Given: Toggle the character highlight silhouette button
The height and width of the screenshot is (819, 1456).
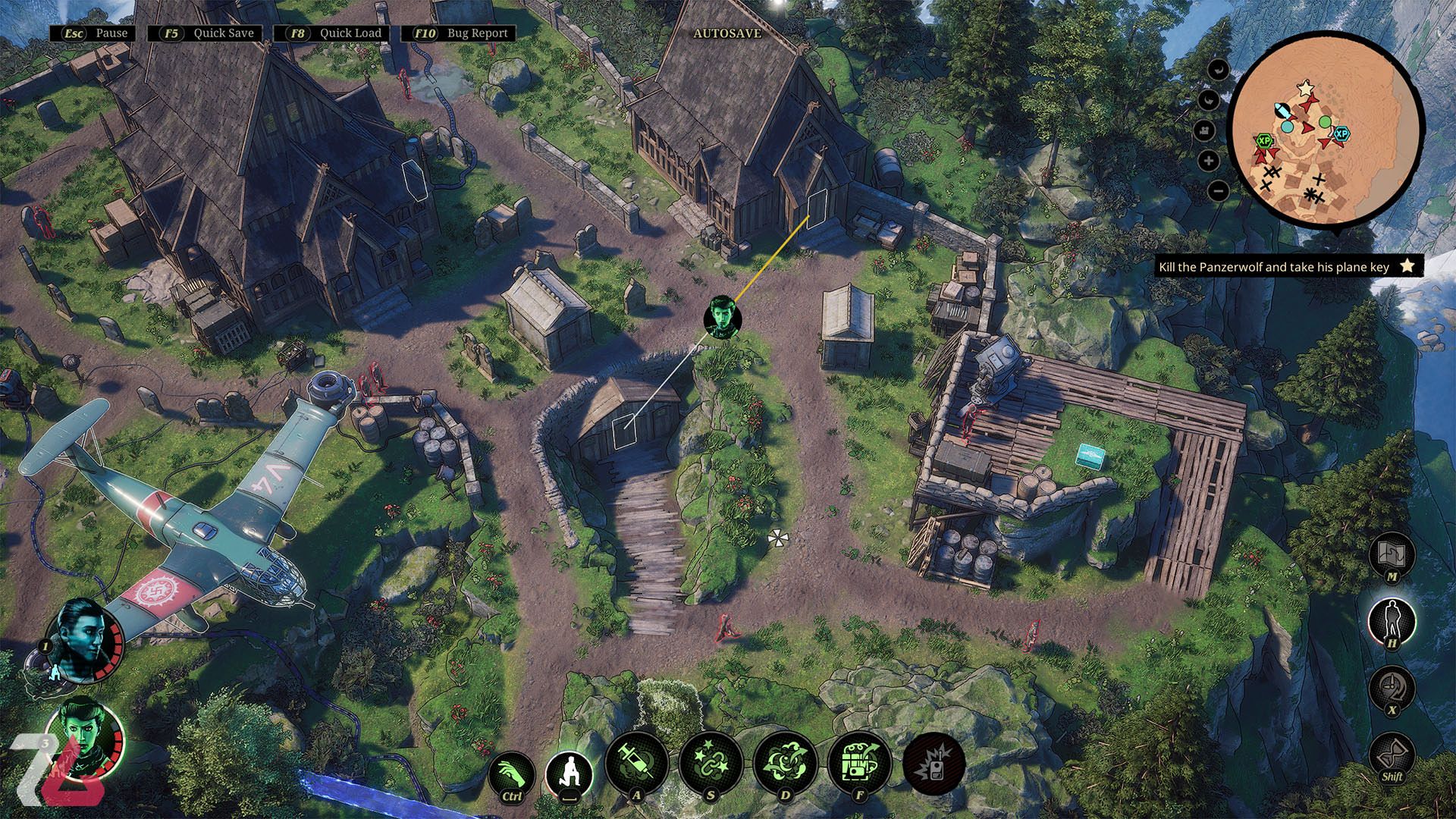Looking at the screenshot, I should 1392,620.
